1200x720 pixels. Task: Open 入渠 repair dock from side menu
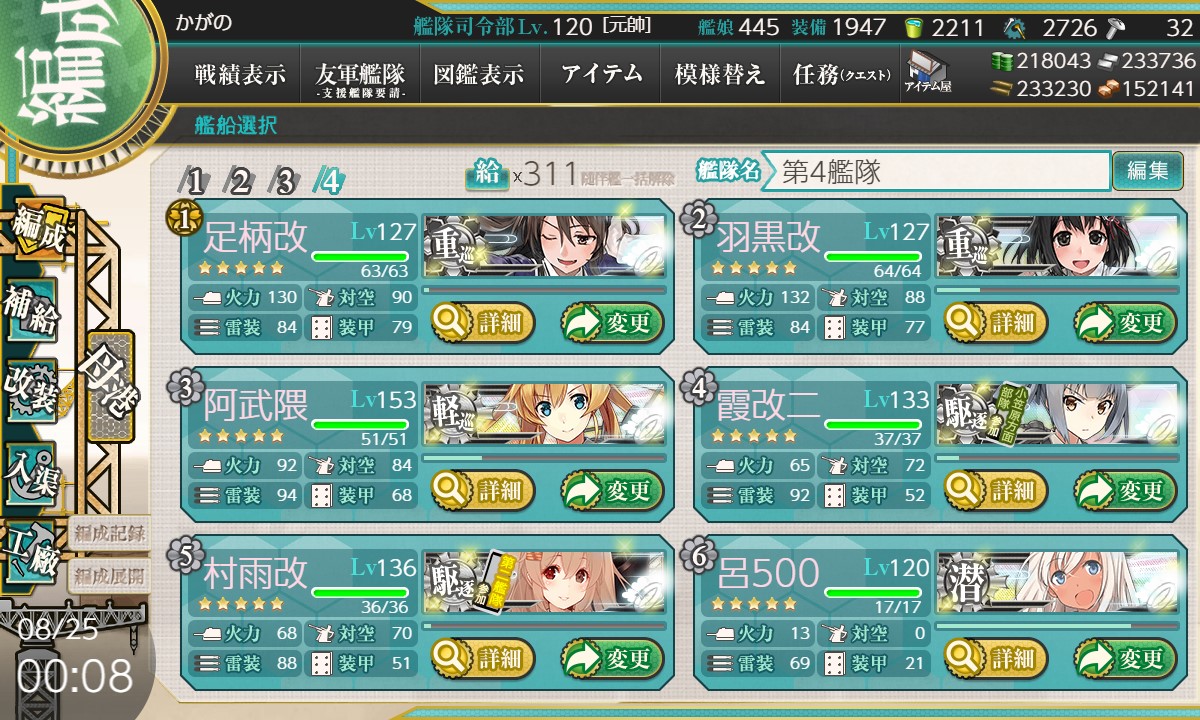coord(32,470)
